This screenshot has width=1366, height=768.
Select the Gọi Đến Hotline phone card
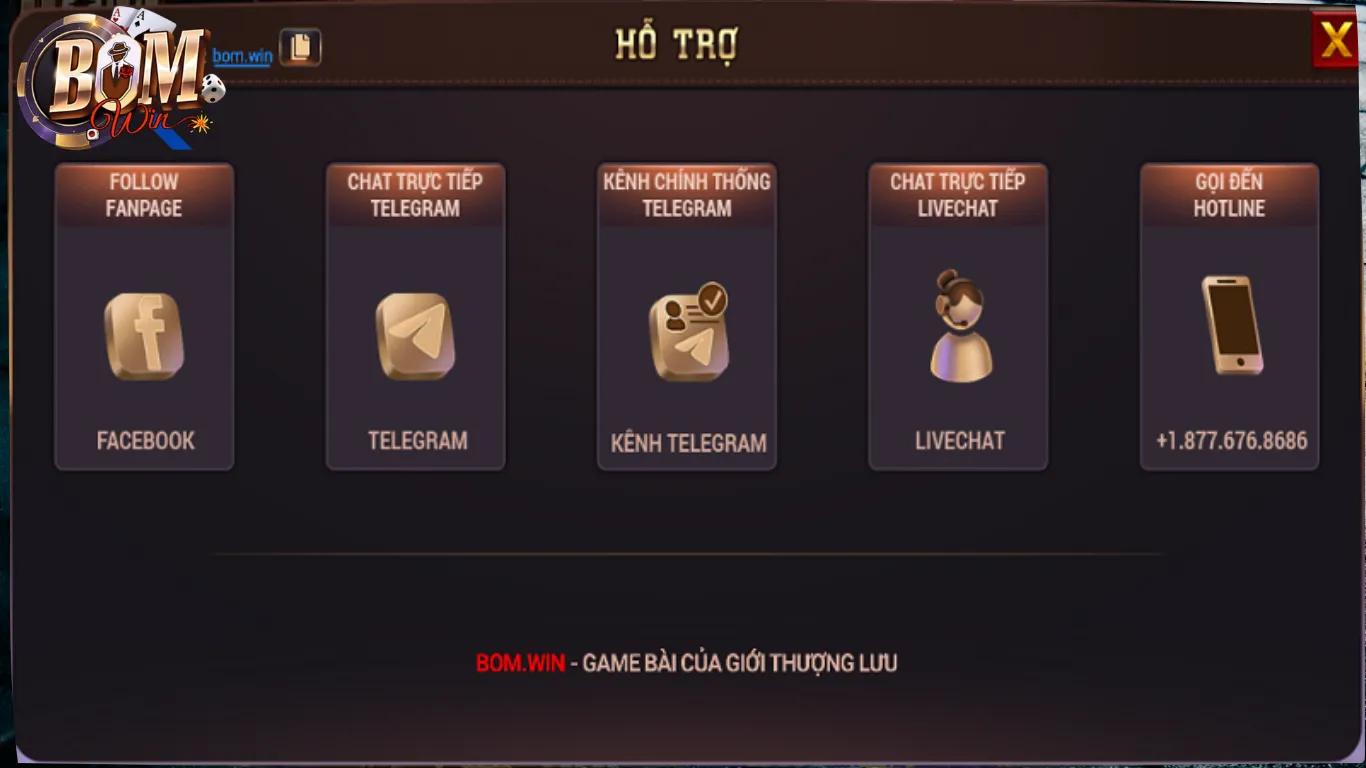pos(1229,317)
